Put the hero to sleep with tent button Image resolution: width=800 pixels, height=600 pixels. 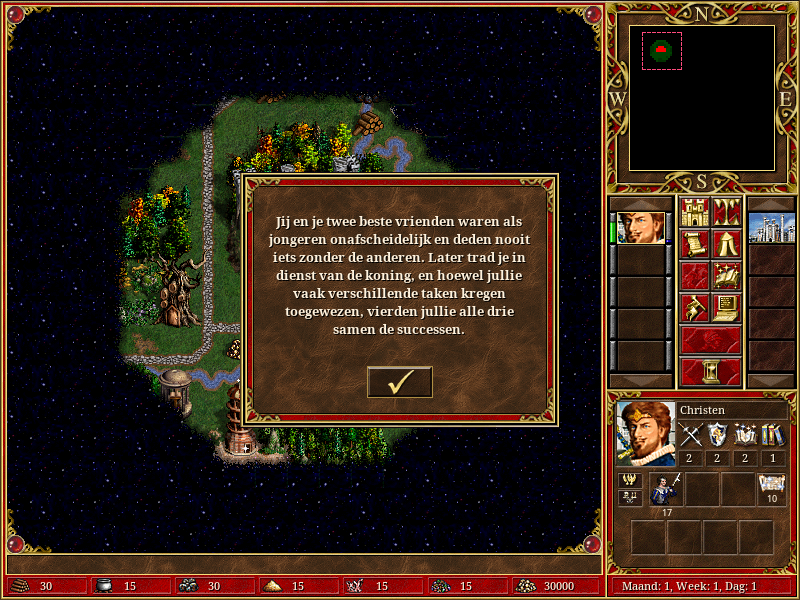[726, 244]
